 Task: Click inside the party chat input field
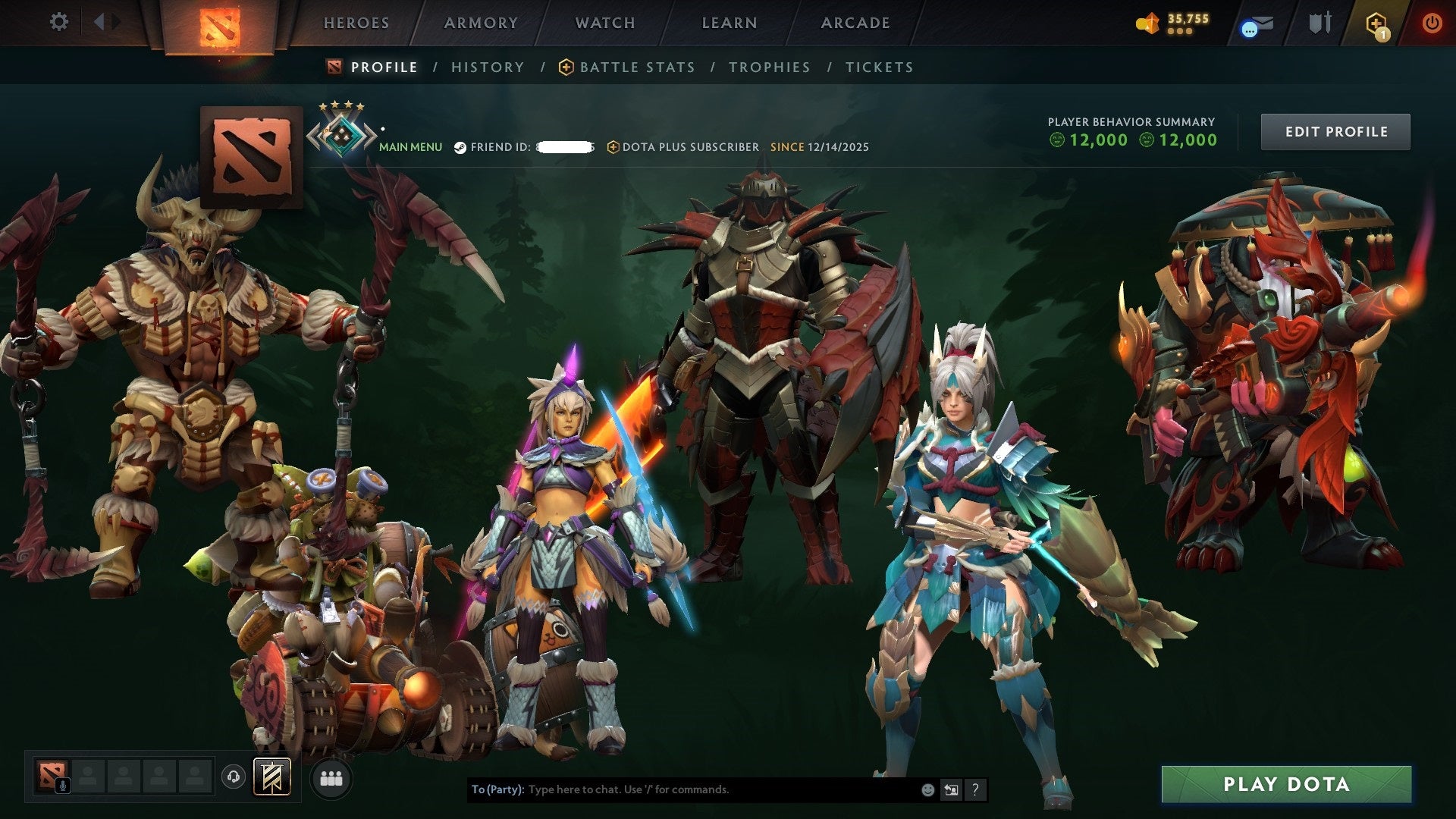tap(682, 789)
